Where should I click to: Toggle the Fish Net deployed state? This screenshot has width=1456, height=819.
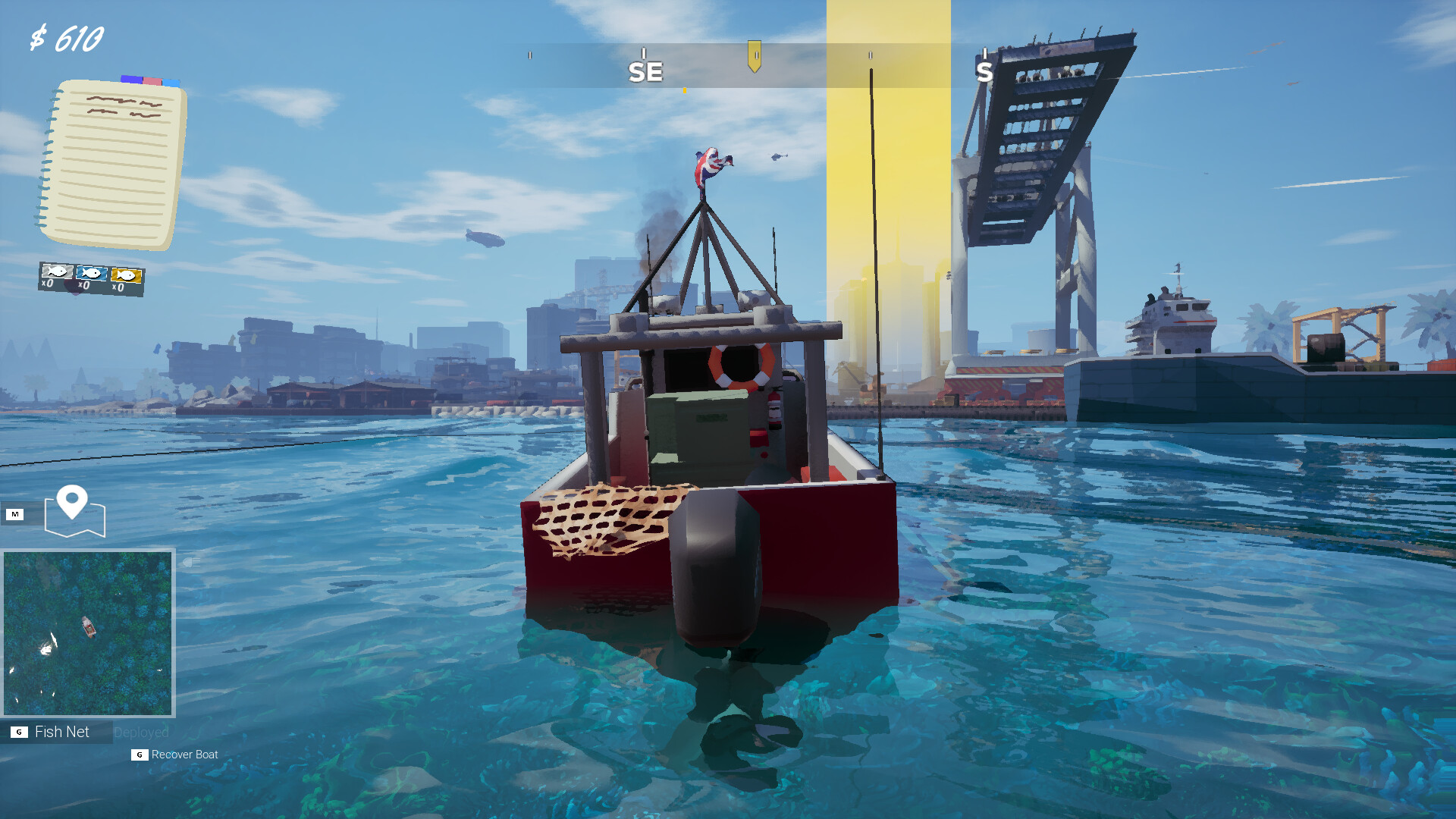tap(141, 731)
